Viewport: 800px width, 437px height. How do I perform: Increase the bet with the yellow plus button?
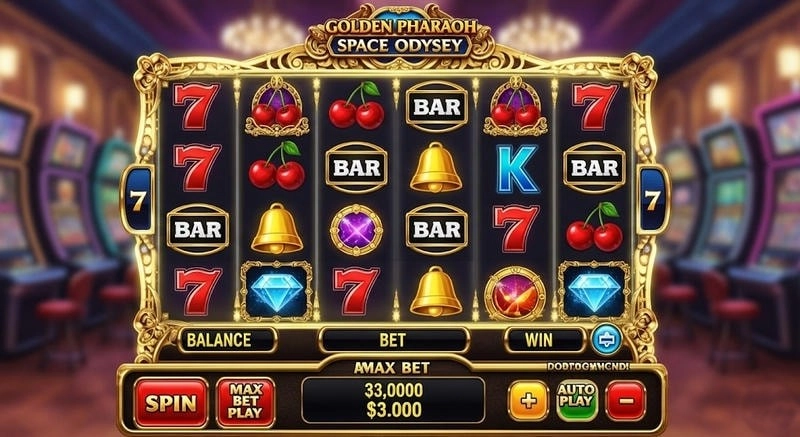pos(528,401)
